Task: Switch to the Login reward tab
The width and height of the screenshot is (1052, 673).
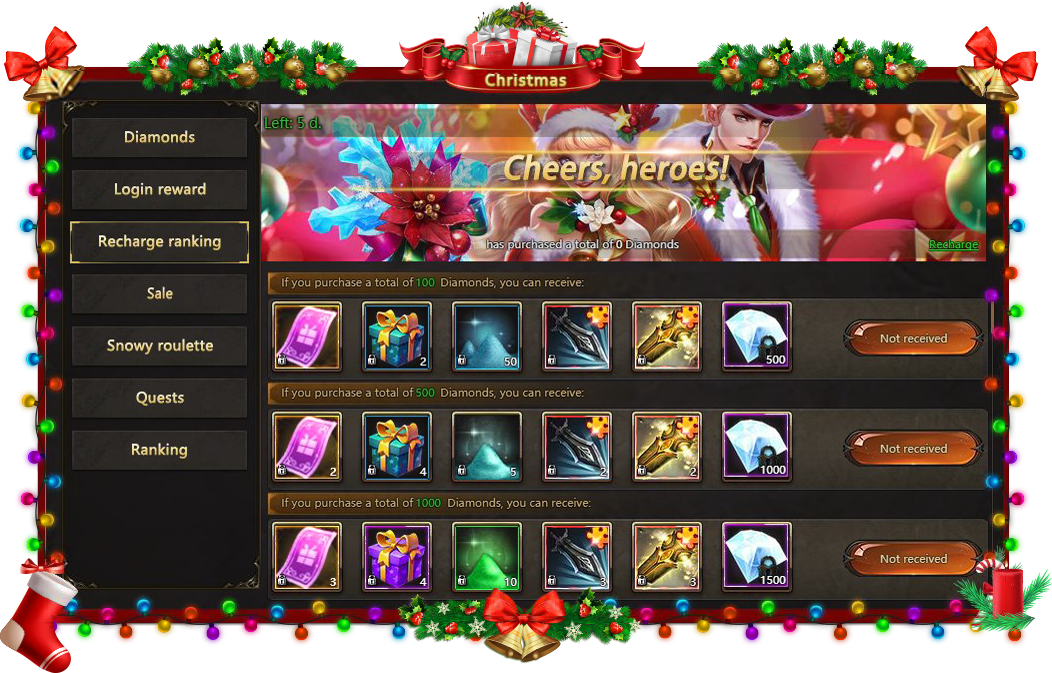Action: [x=159, y=189]
